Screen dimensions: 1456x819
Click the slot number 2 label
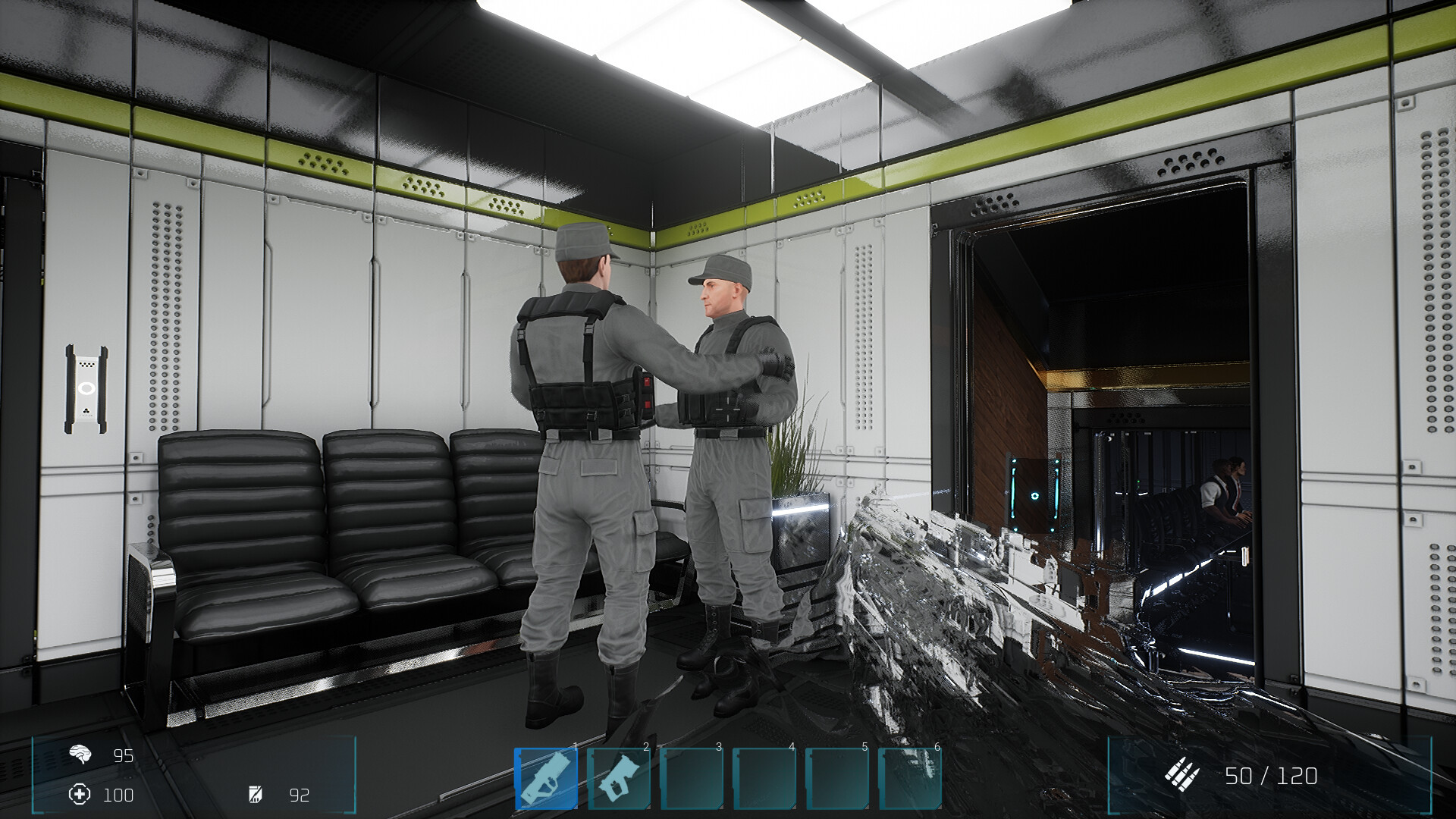[x=647, y=746]
